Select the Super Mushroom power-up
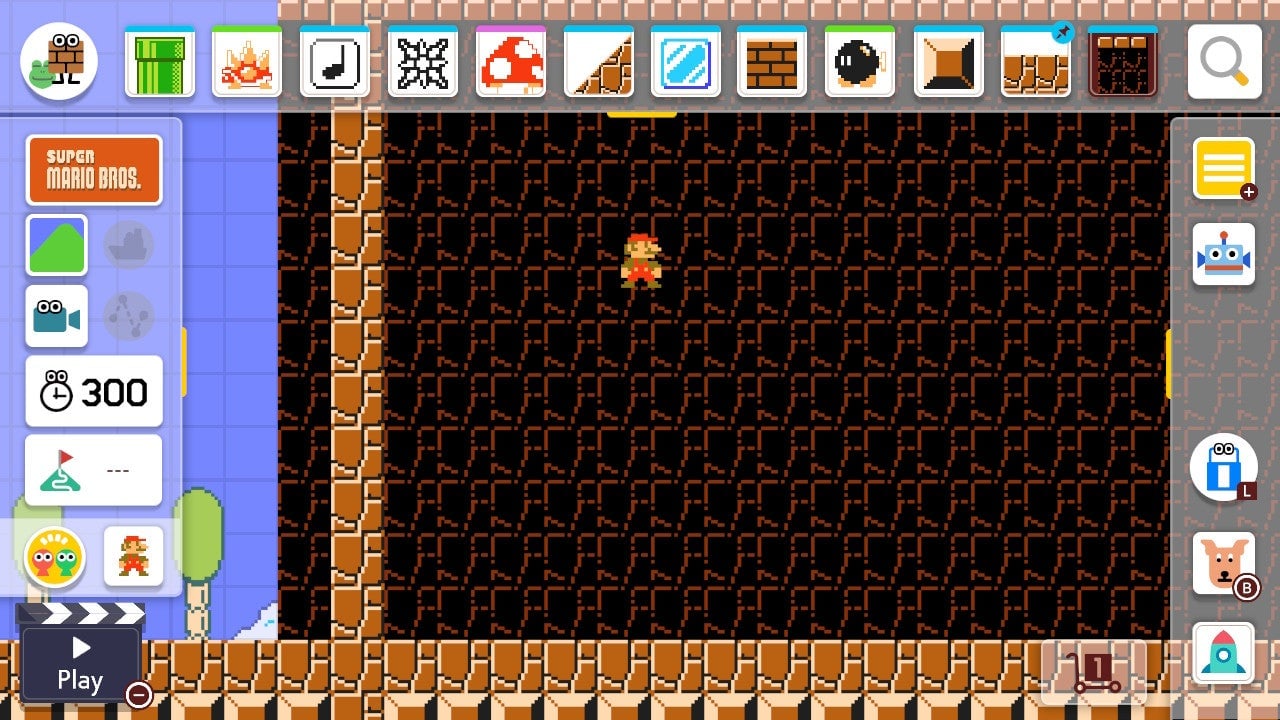The image size is (1280, 720). pyautogui.click(x=510, y=62)
